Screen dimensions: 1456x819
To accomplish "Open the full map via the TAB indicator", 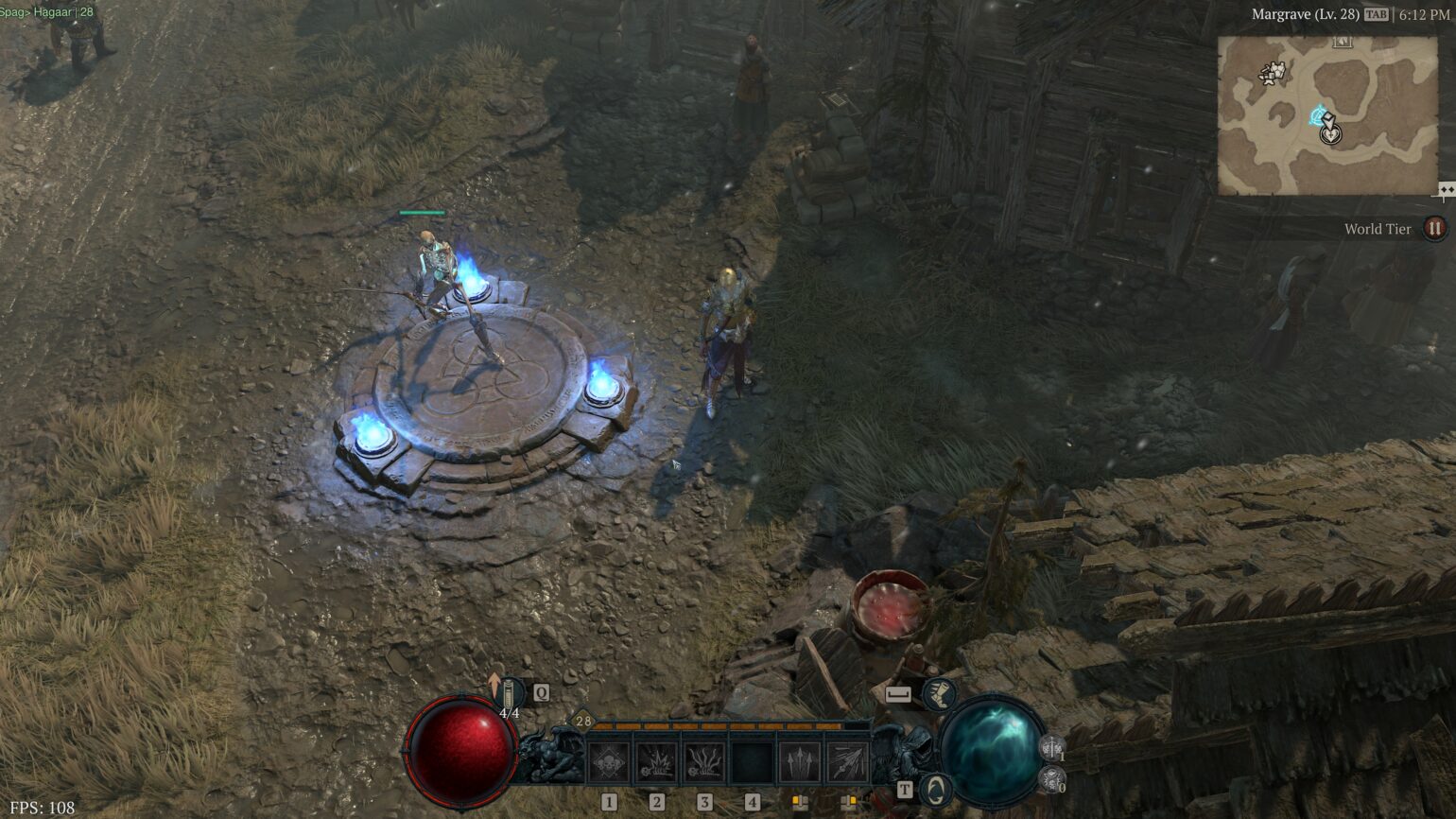I will point(1377,14).
